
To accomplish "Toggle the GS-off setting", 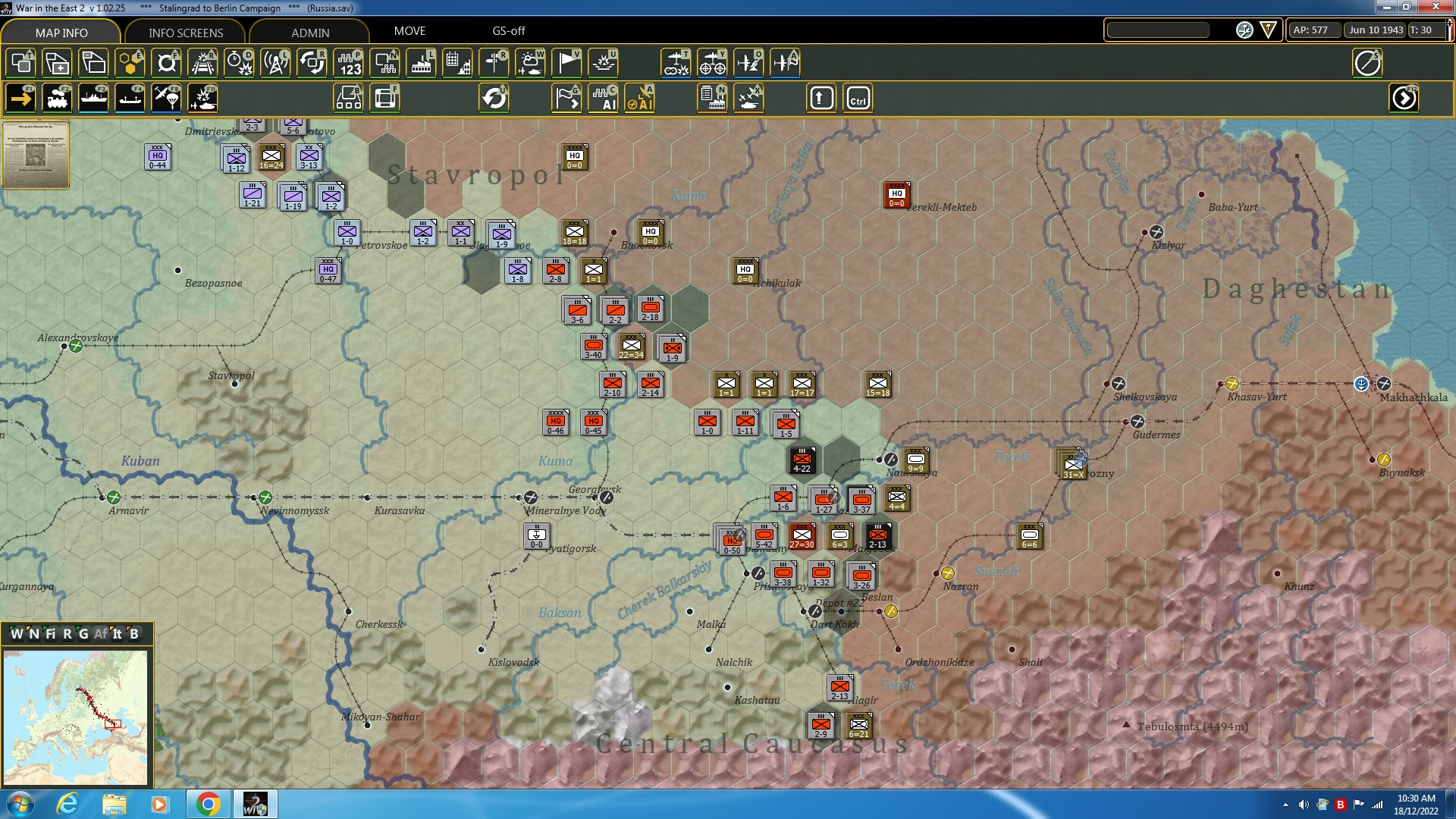I will click(x=508, y=31).
